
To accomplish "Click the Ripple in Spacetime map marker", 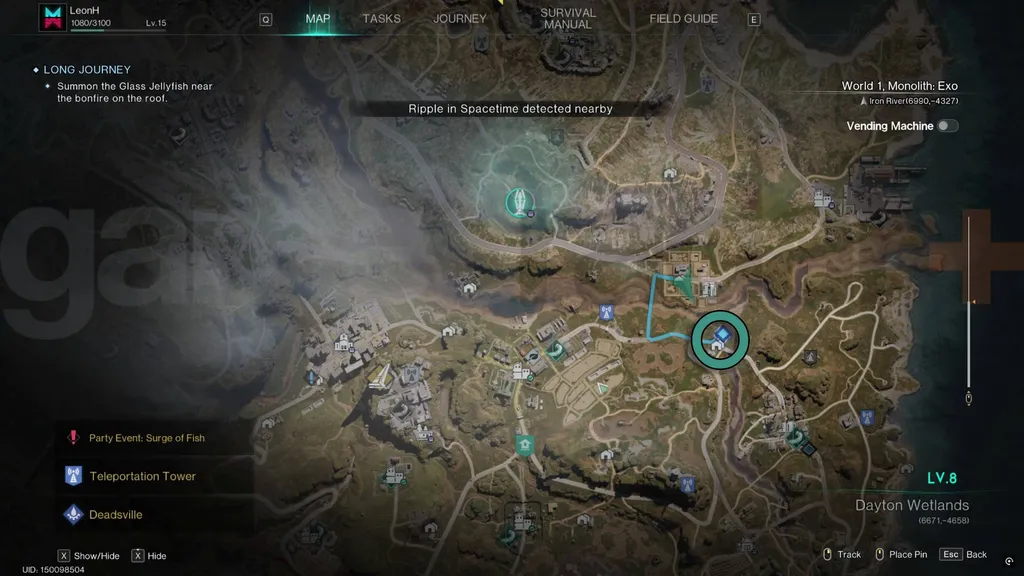I will pyautogui.click(x=517, y=200).
